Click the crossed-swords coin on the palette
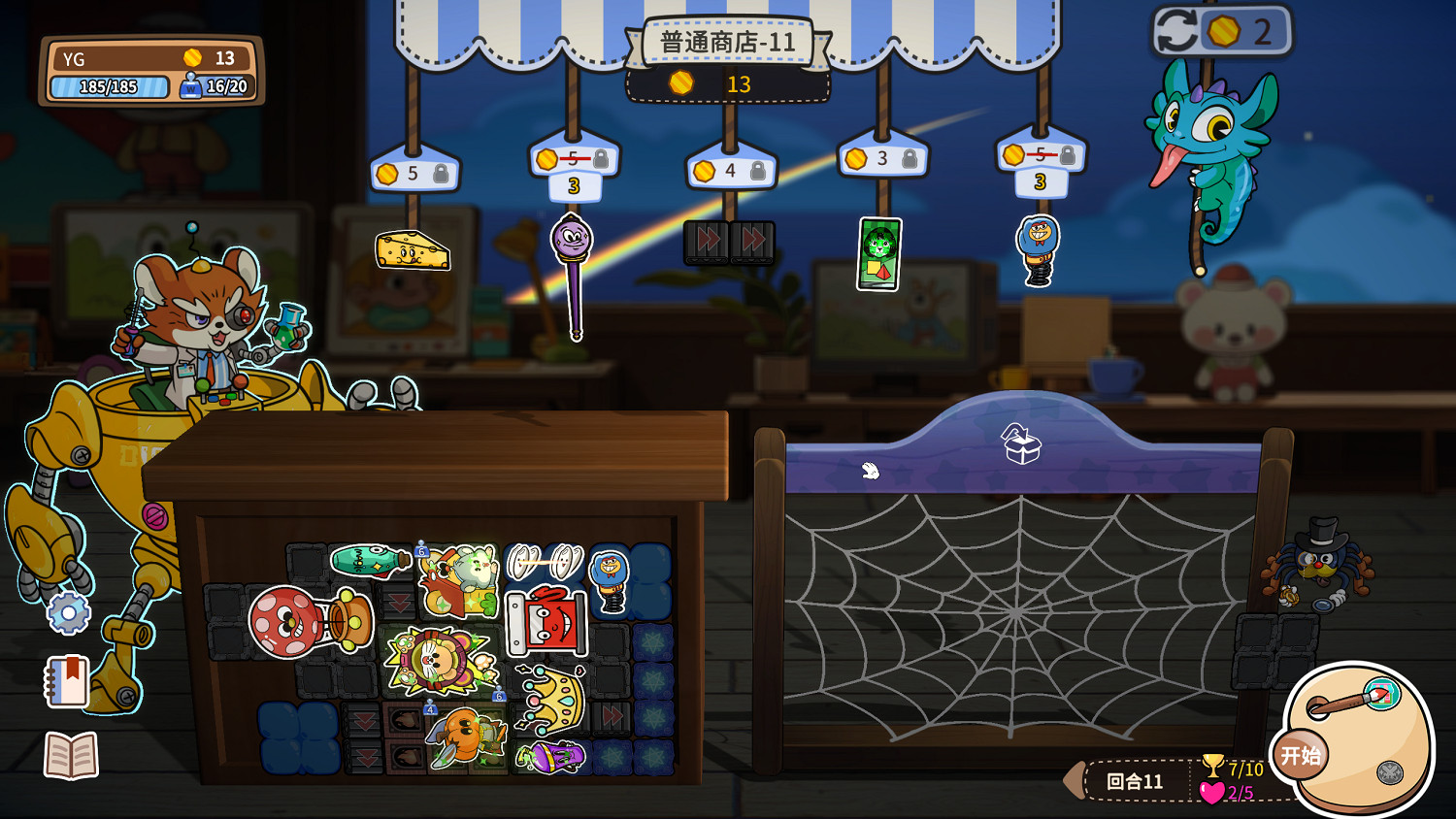 [x=1389, y=770]
